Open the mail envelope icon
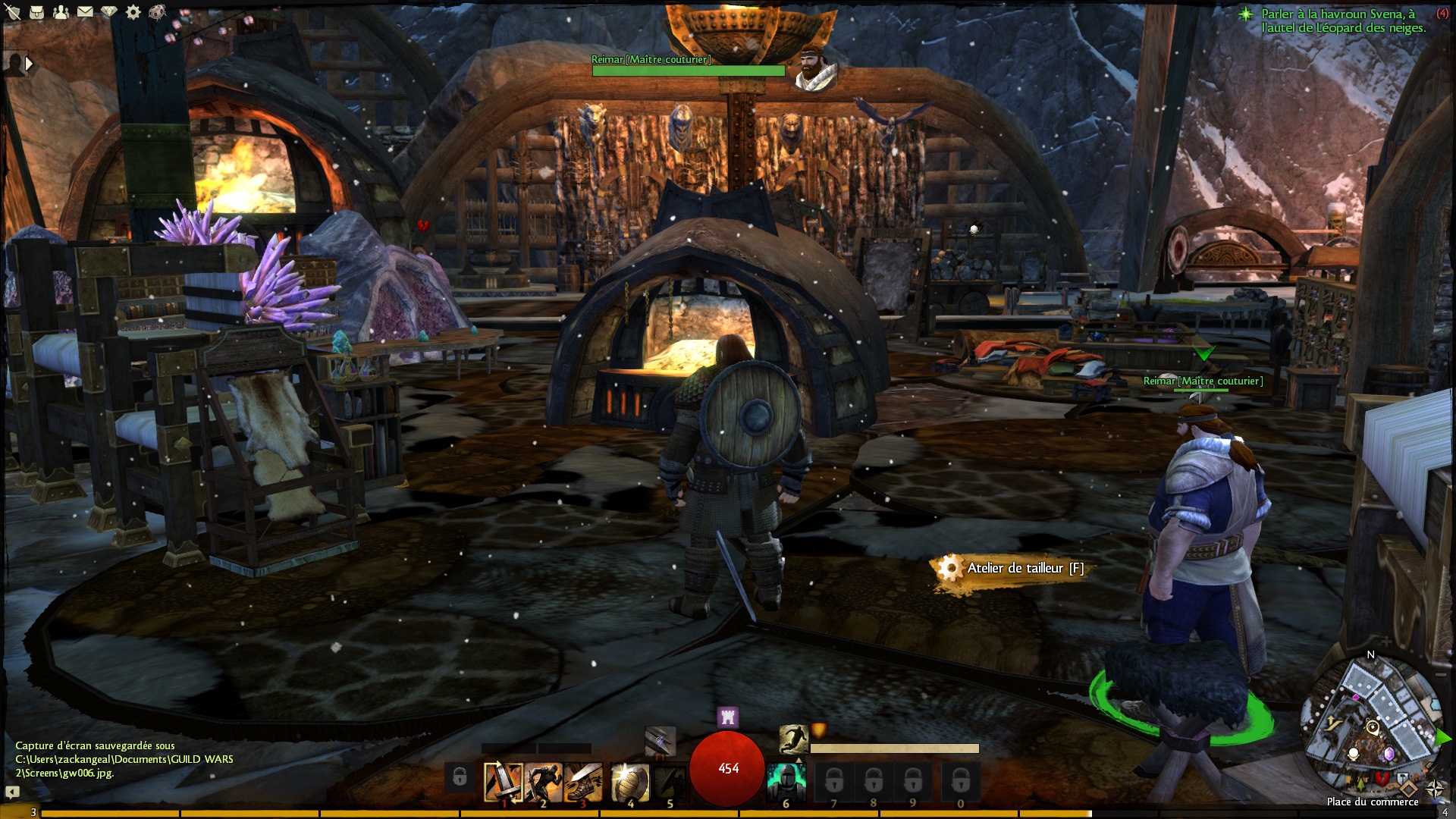This screenshot has height=819, width=1456. point(85,12)
